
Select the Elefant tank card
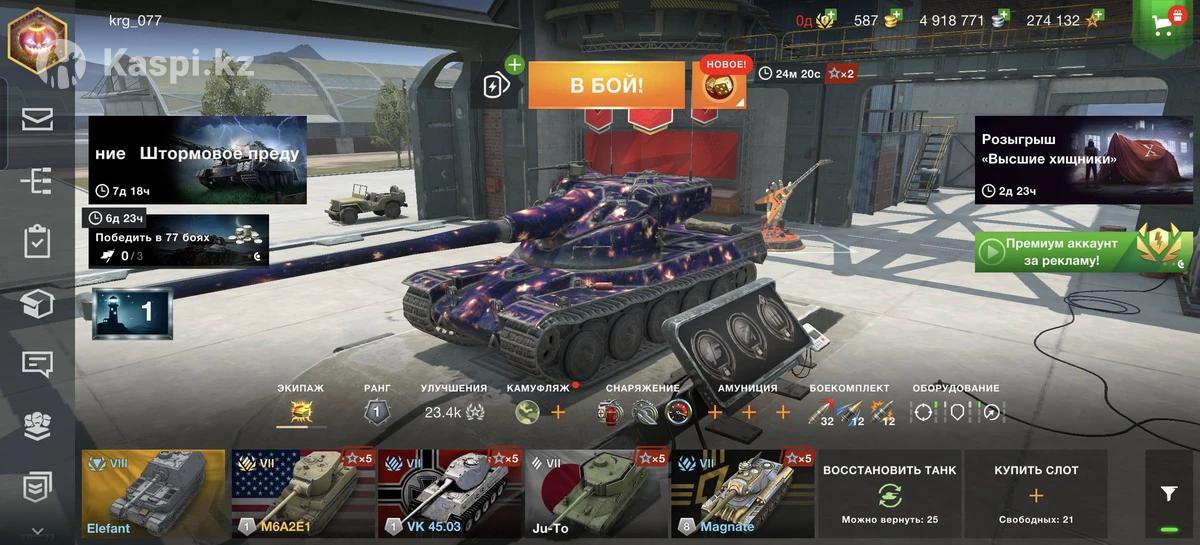(153, 494)
